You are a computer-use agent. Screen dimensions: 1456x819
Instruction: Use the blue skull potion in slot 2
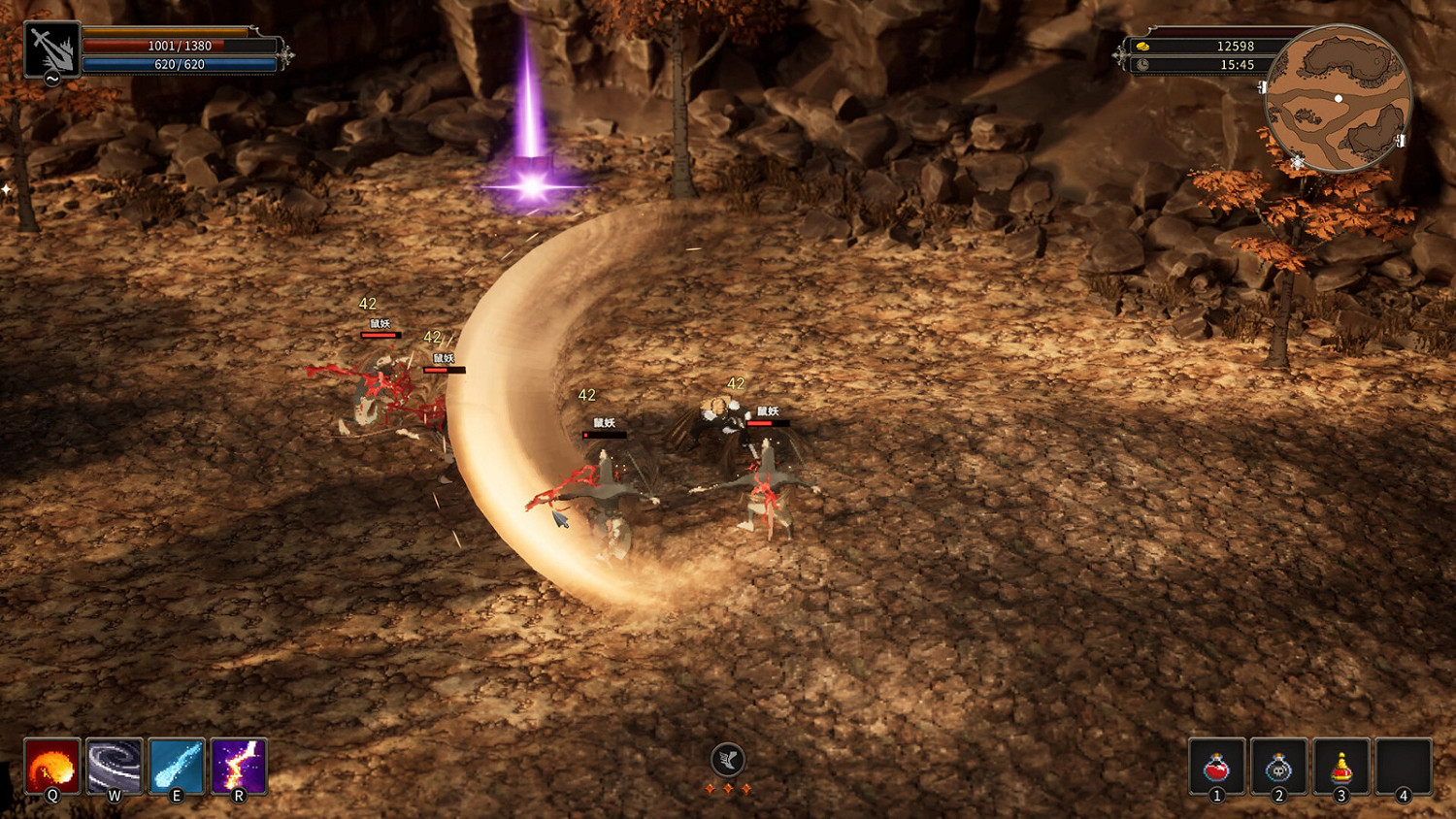click(1278, 768)
